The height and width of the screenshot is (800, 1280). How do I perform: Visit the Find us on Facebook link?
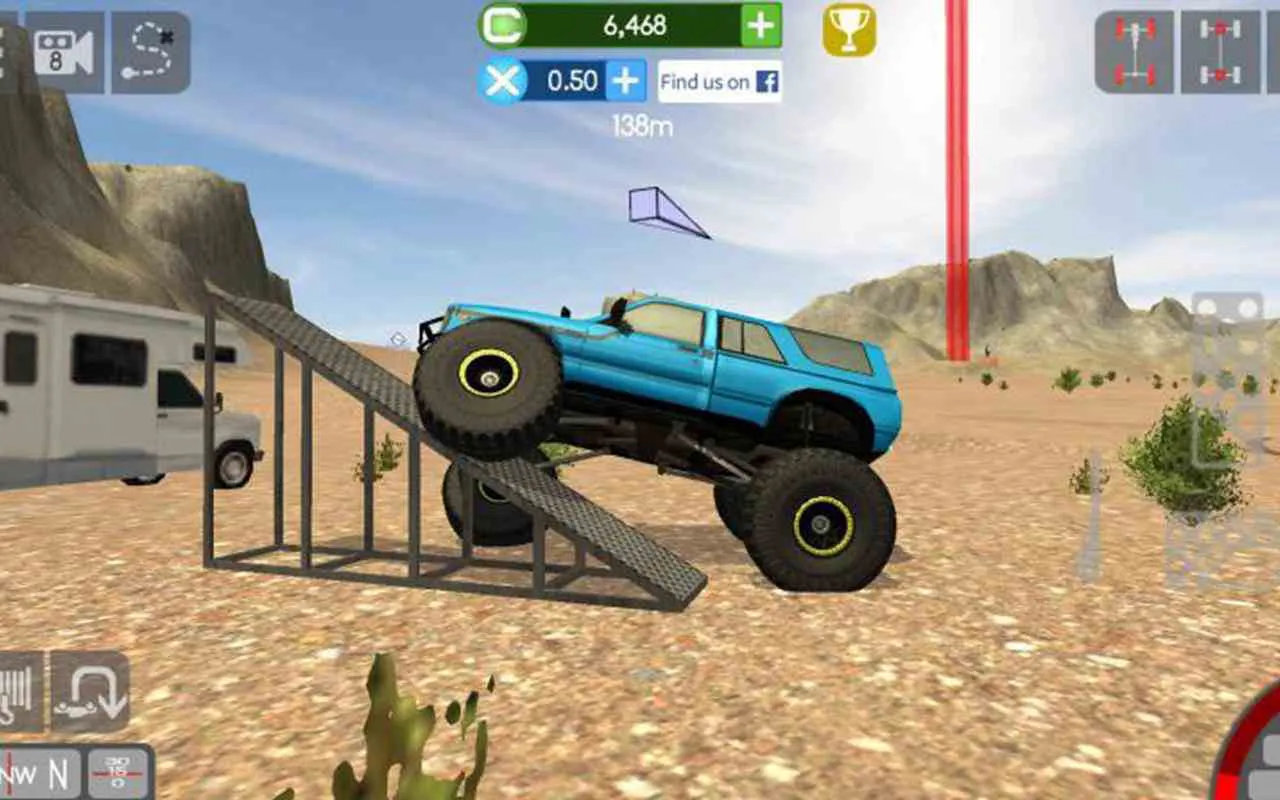[x=722, y=82]
